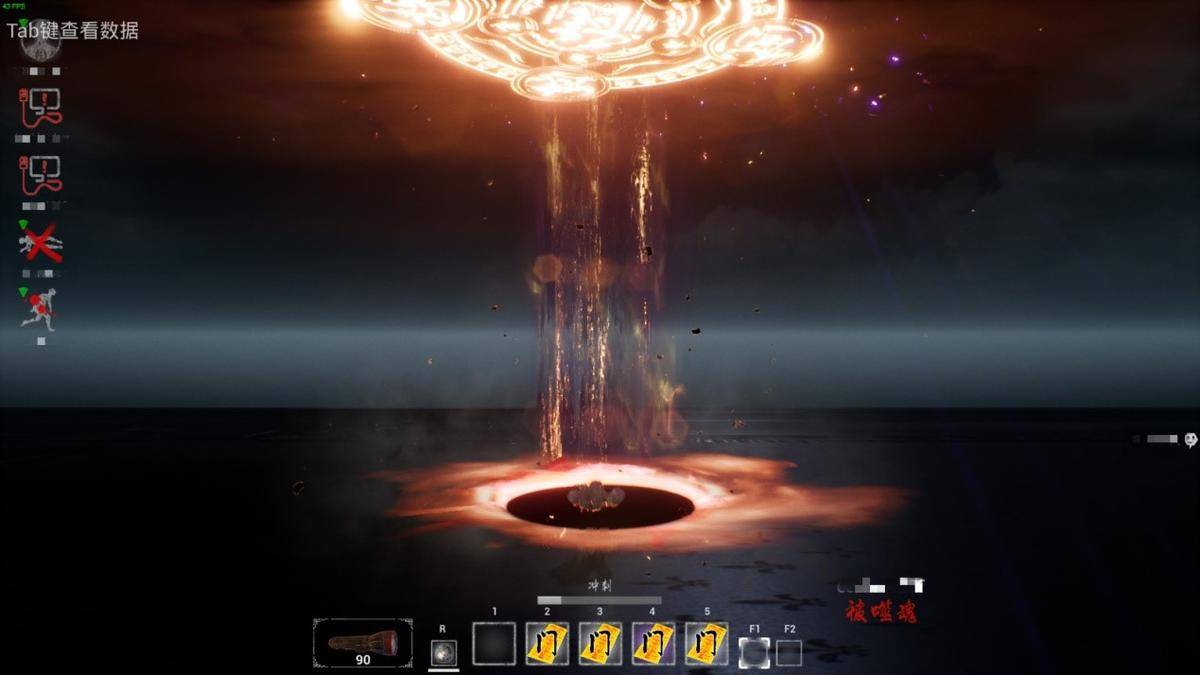Viewport: 1200px width, 675px height.
Task: Use the yellow talisman in slot 5
Action: (706, 643)
